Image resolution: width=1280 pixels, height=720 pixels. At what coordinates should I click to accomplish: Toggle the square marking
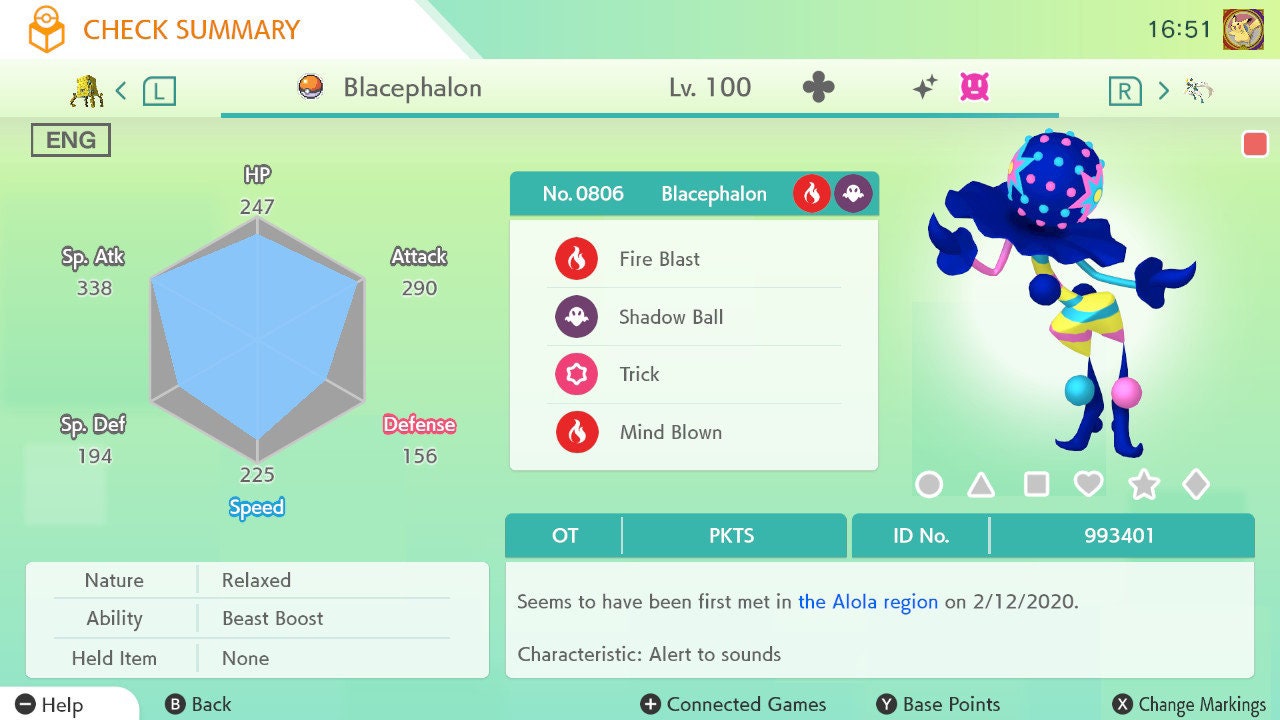click(x=1036, y=485)
